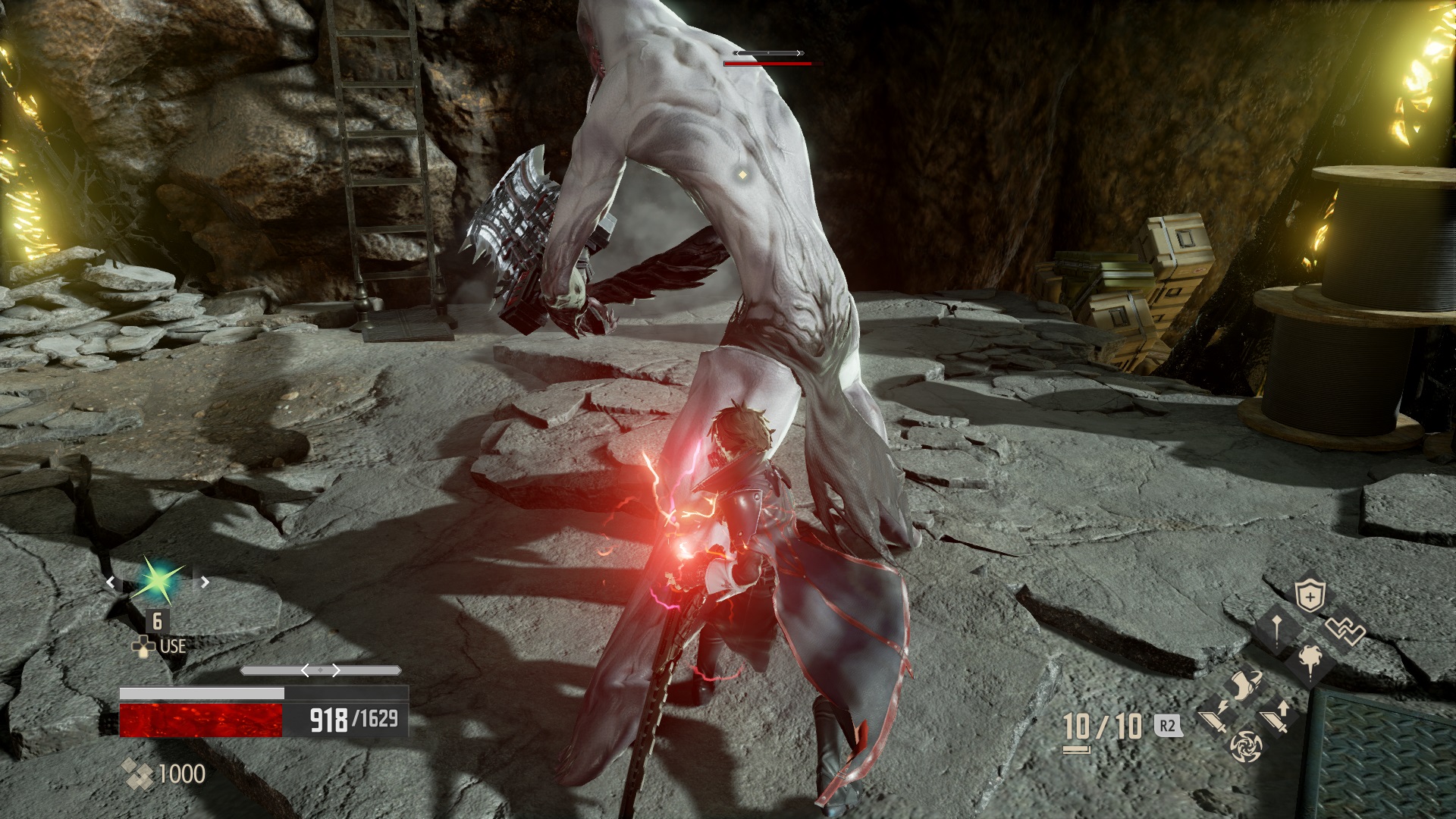Select the sword with up arrow Gift icon
Screen dimensions: 1456x819
(1274, 718)
